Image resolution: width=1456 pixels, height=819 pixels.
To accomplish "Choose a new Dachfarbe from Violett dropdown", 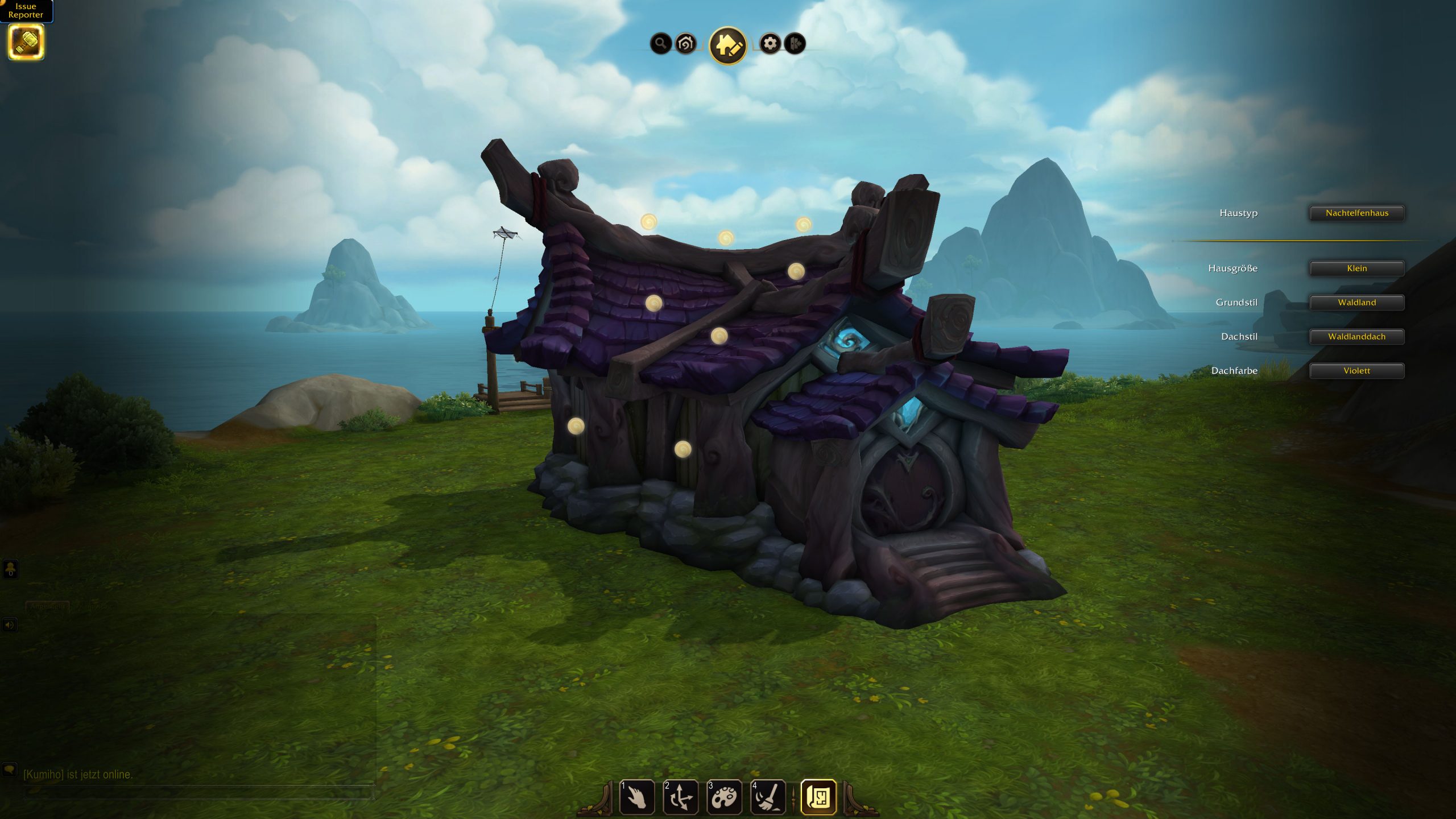I will [x=1356, y=371].
